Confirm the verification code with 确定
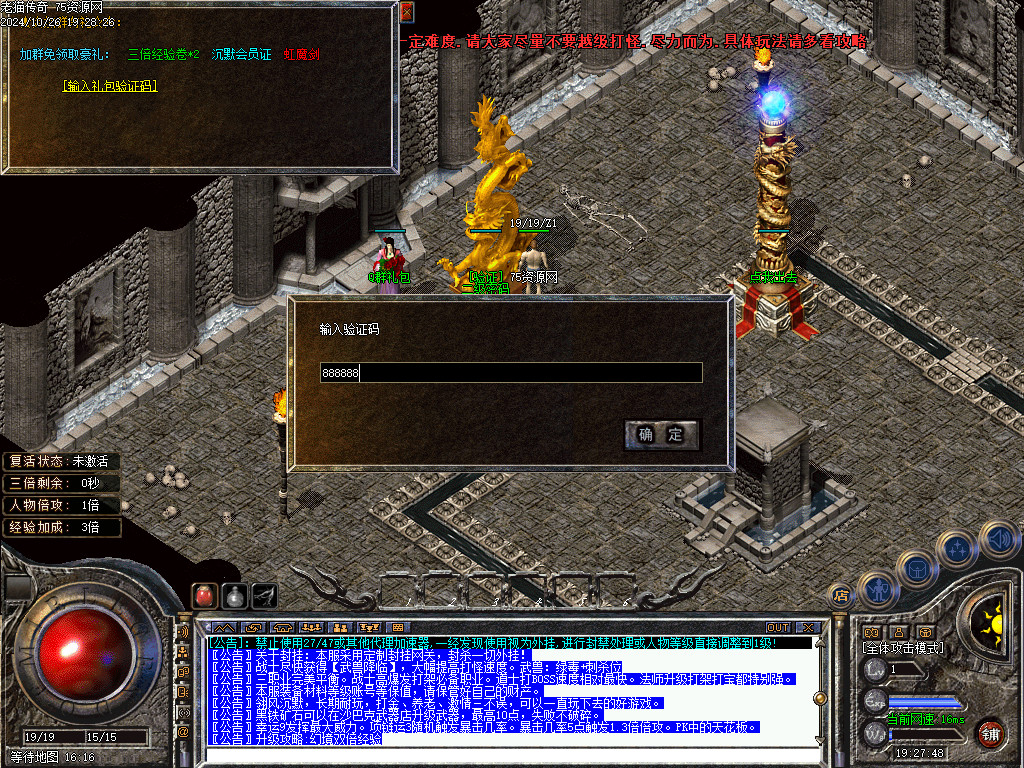 tap(661, 434)
